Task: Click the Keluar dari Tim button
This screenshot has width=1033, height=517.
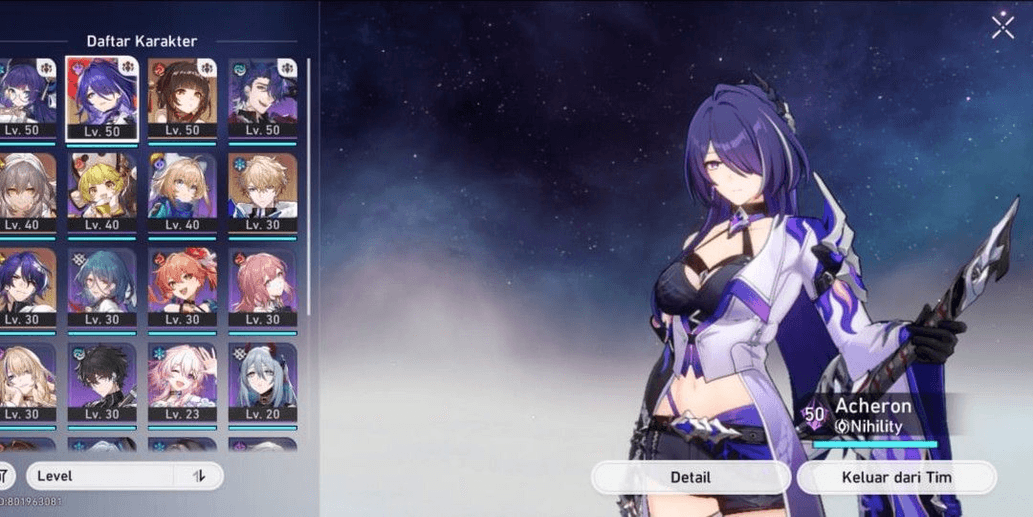Action: 896,477
